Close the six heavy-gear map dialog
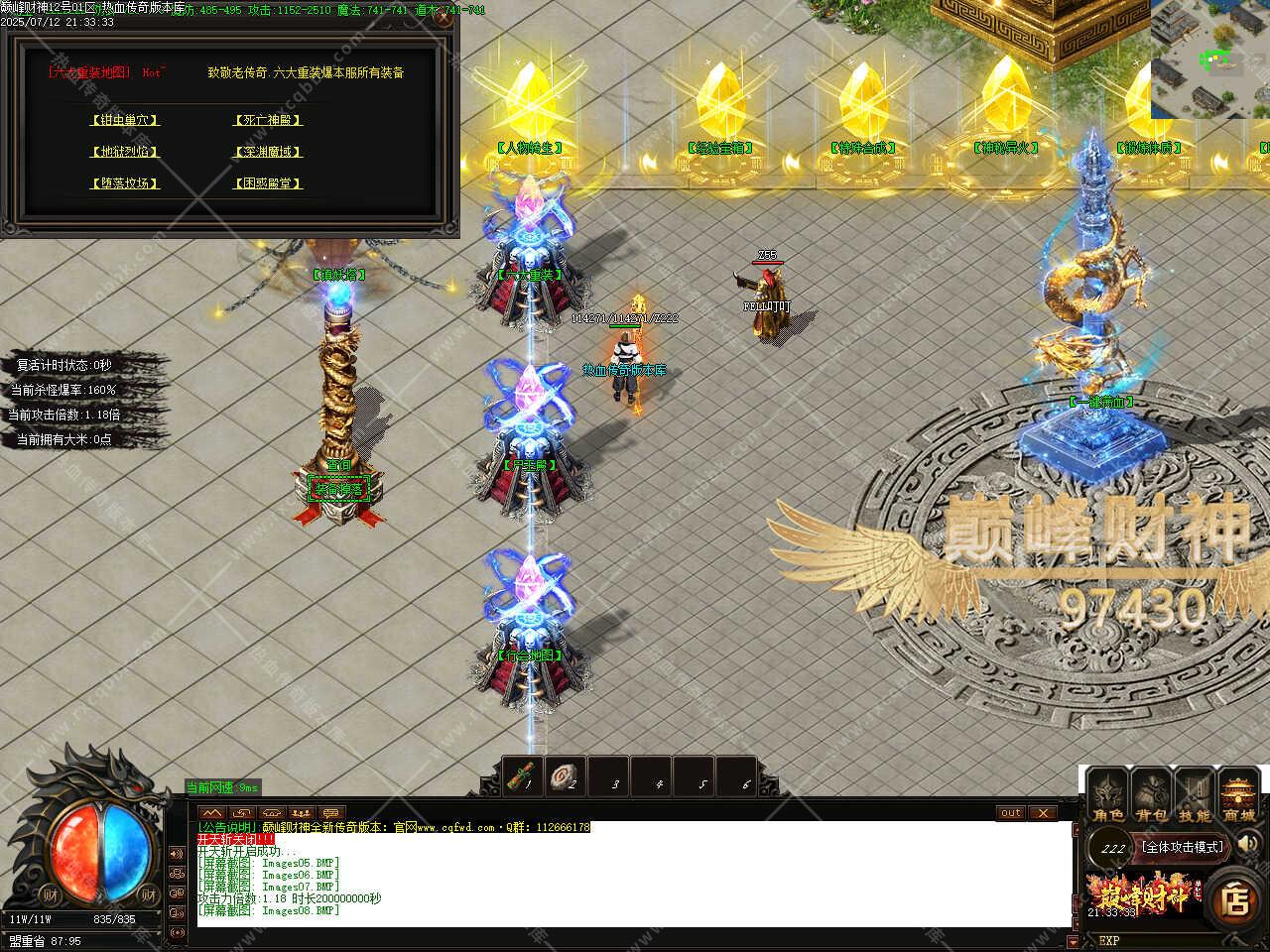Image resolution: width=1270 pixels, height=952 pixels. click(444, 17)
